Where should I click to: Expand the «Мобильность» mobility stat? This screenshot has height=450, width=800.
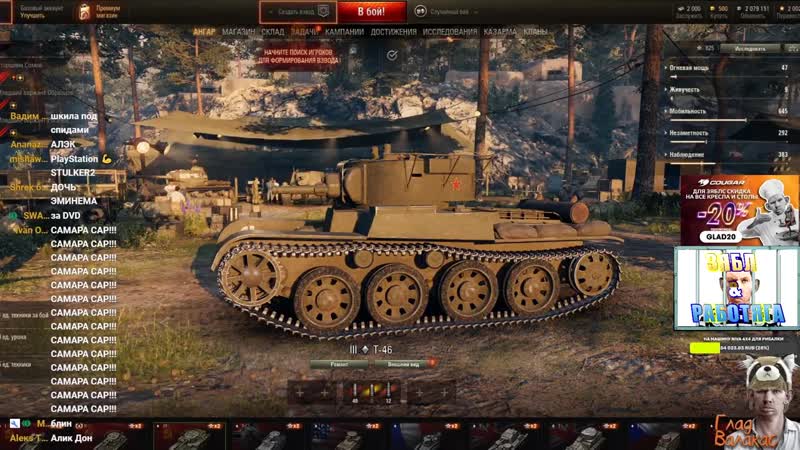coord(727,111)
